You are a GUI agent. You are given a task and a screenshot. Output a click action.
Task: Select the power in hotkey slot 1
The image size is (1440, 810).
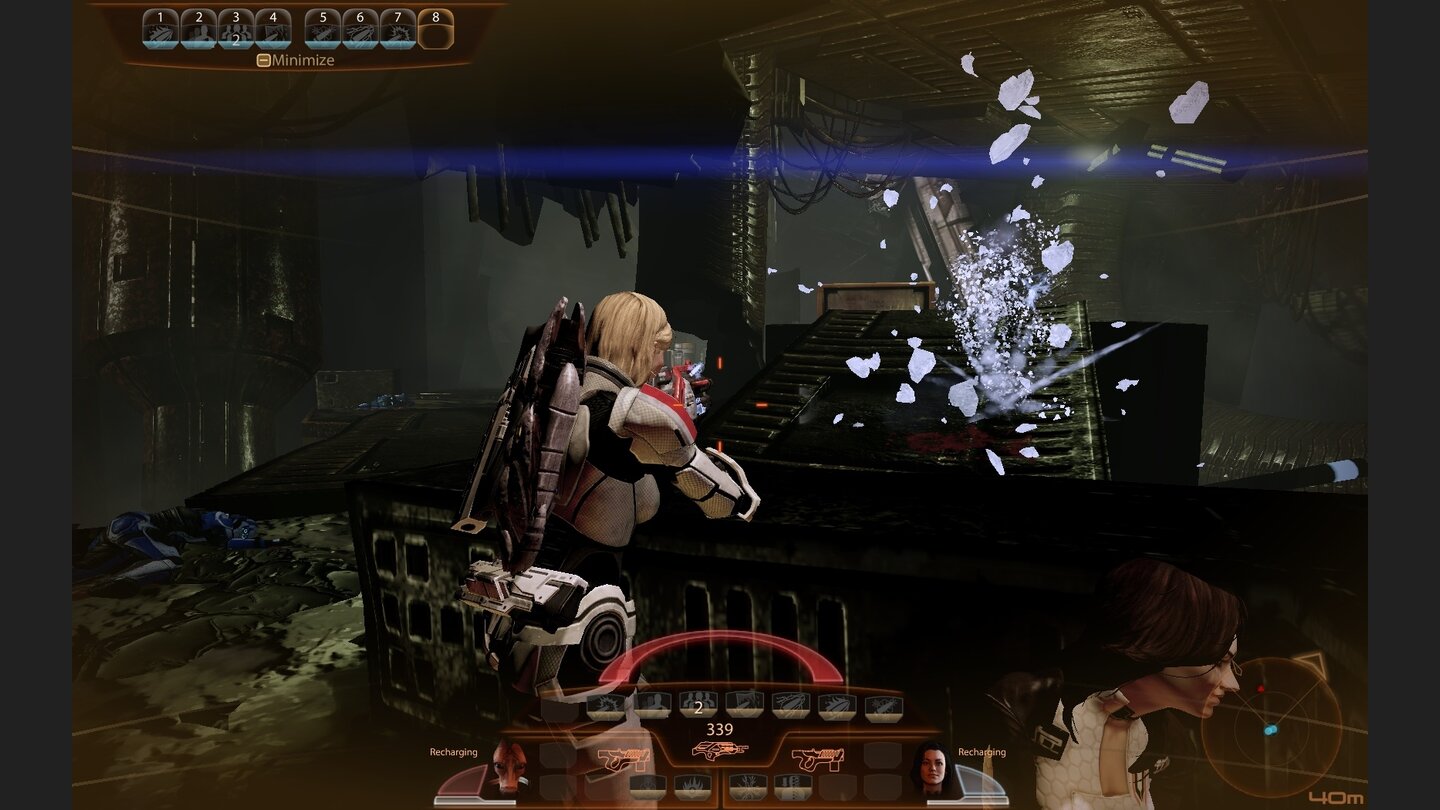(x=160, y=28)
